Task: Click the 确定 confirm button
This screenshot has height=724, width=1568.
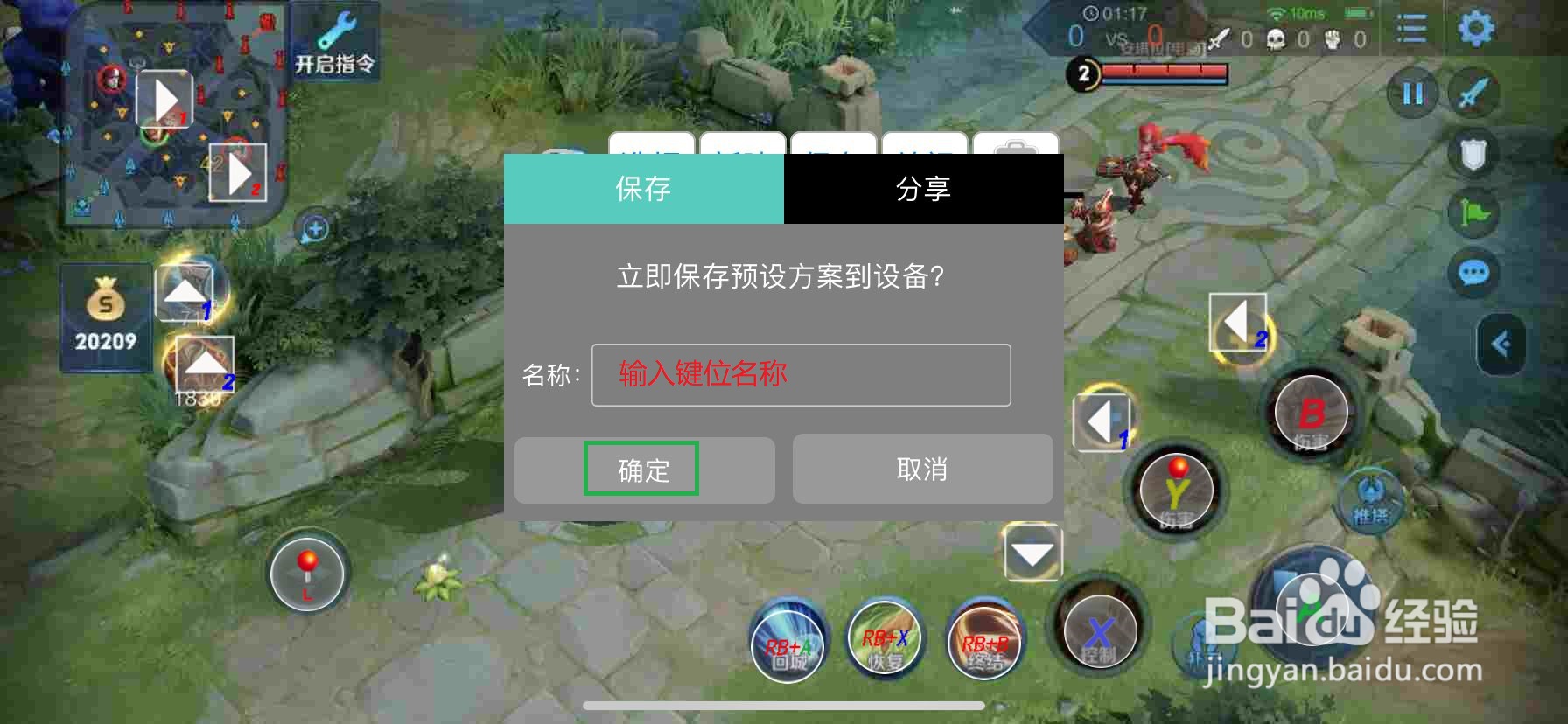Action: 643,470
